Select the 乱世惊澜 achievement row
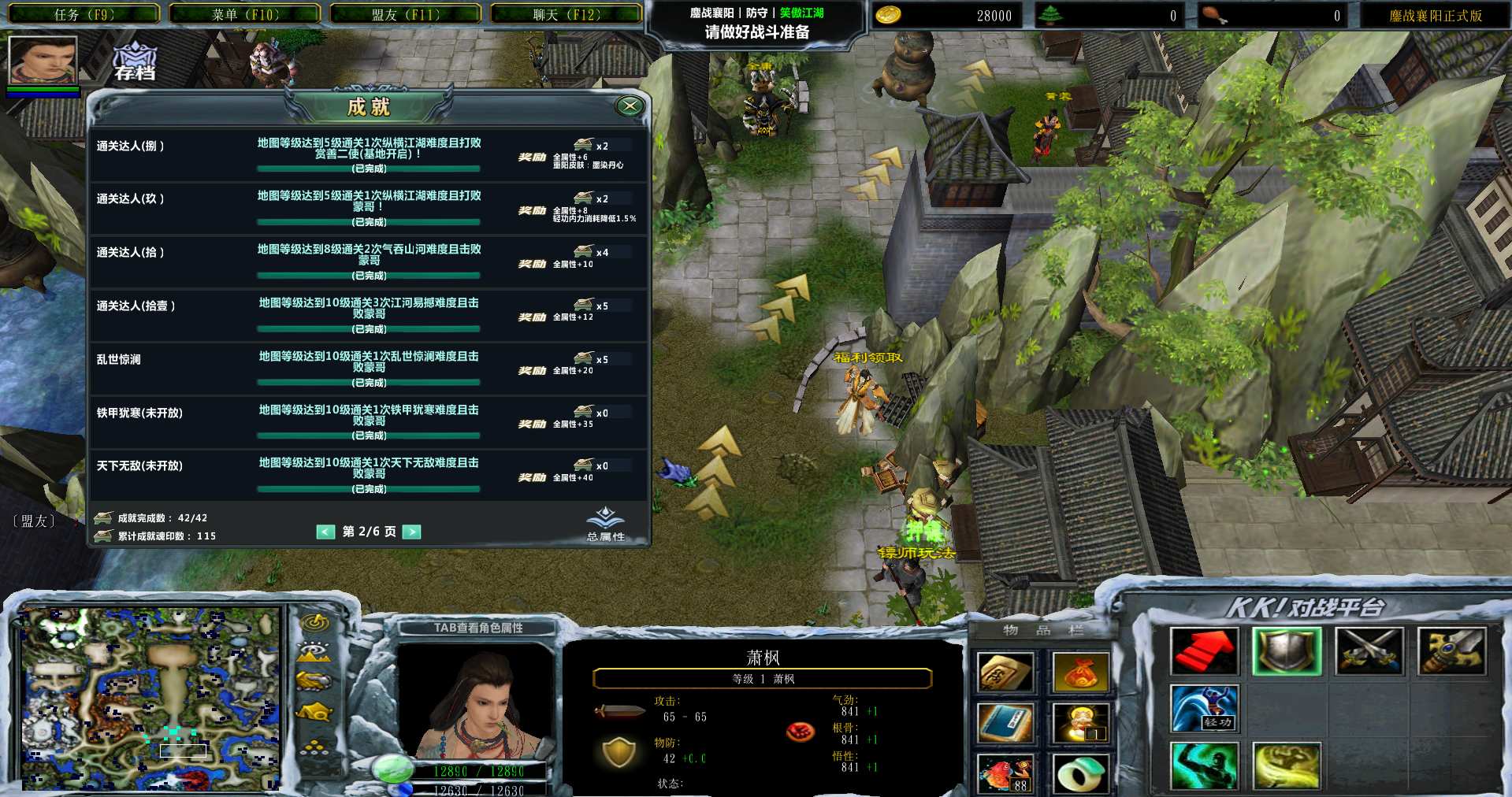The height and width of the screenshot is (797, 1512). [369, 369]
